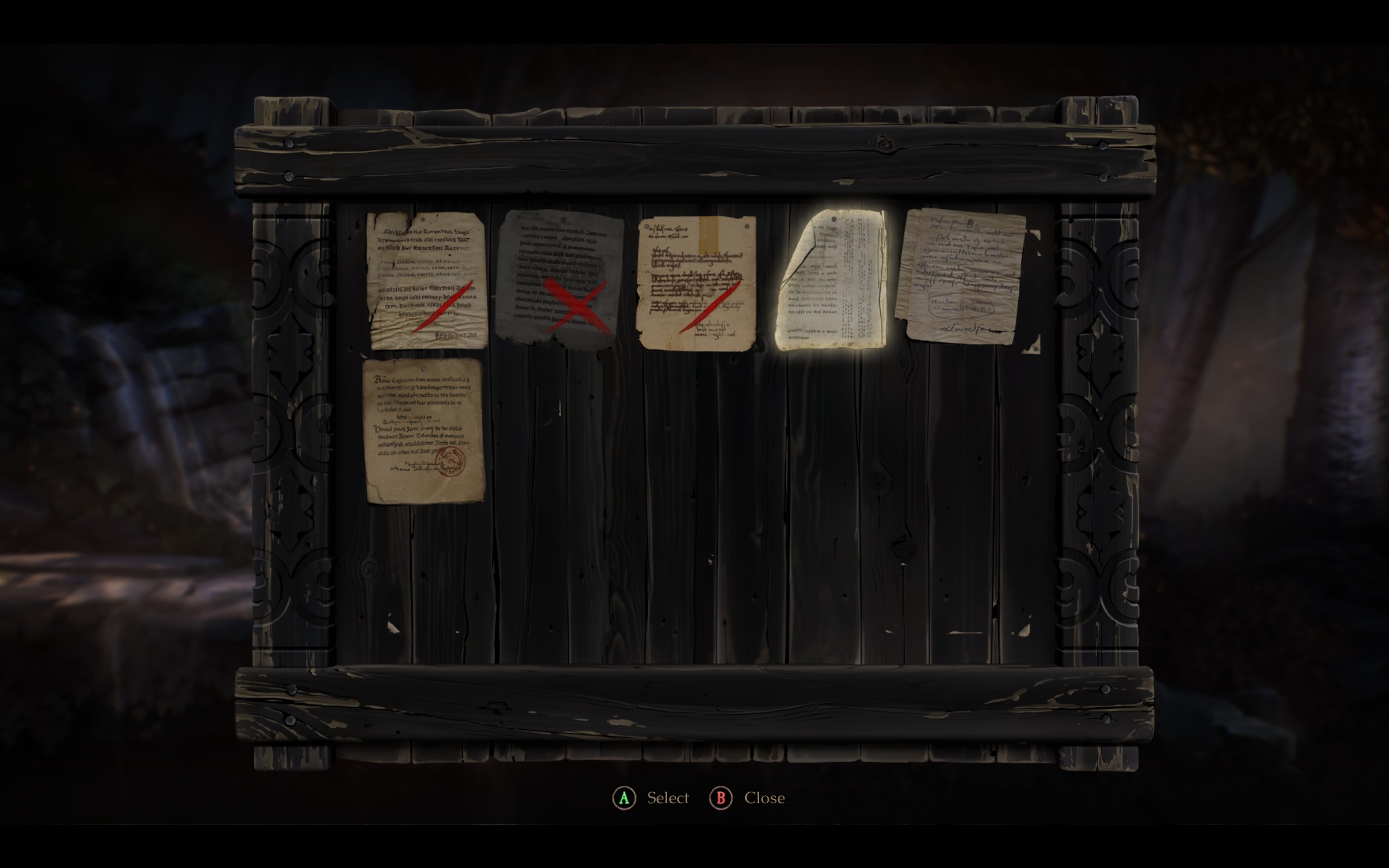Select the glowing highlighted torn notice
The image size is (1389, 868).
[x=831, y=280]
